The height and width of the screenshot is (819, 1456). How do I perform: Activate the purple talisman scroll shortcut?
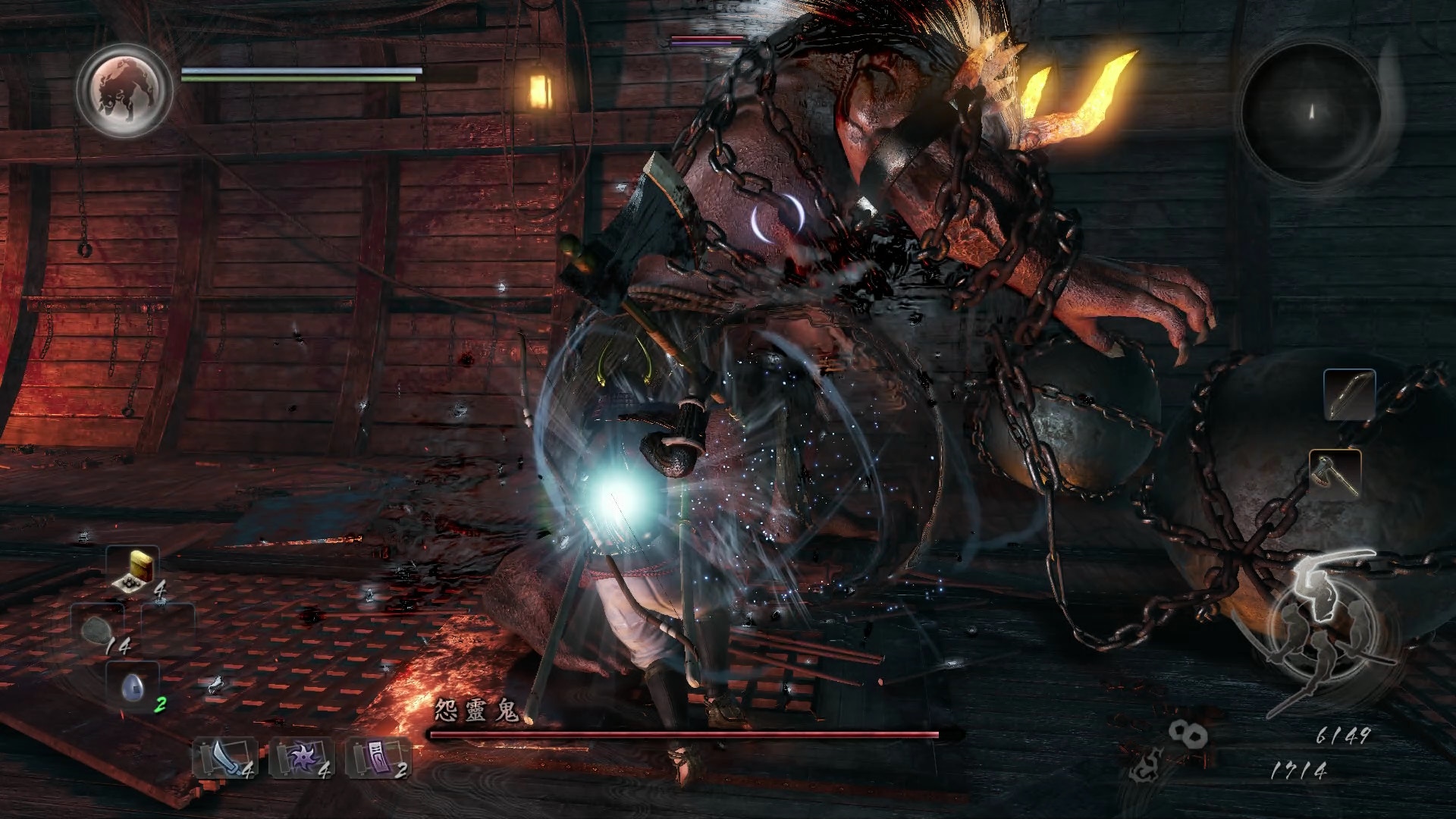(375, 757)
